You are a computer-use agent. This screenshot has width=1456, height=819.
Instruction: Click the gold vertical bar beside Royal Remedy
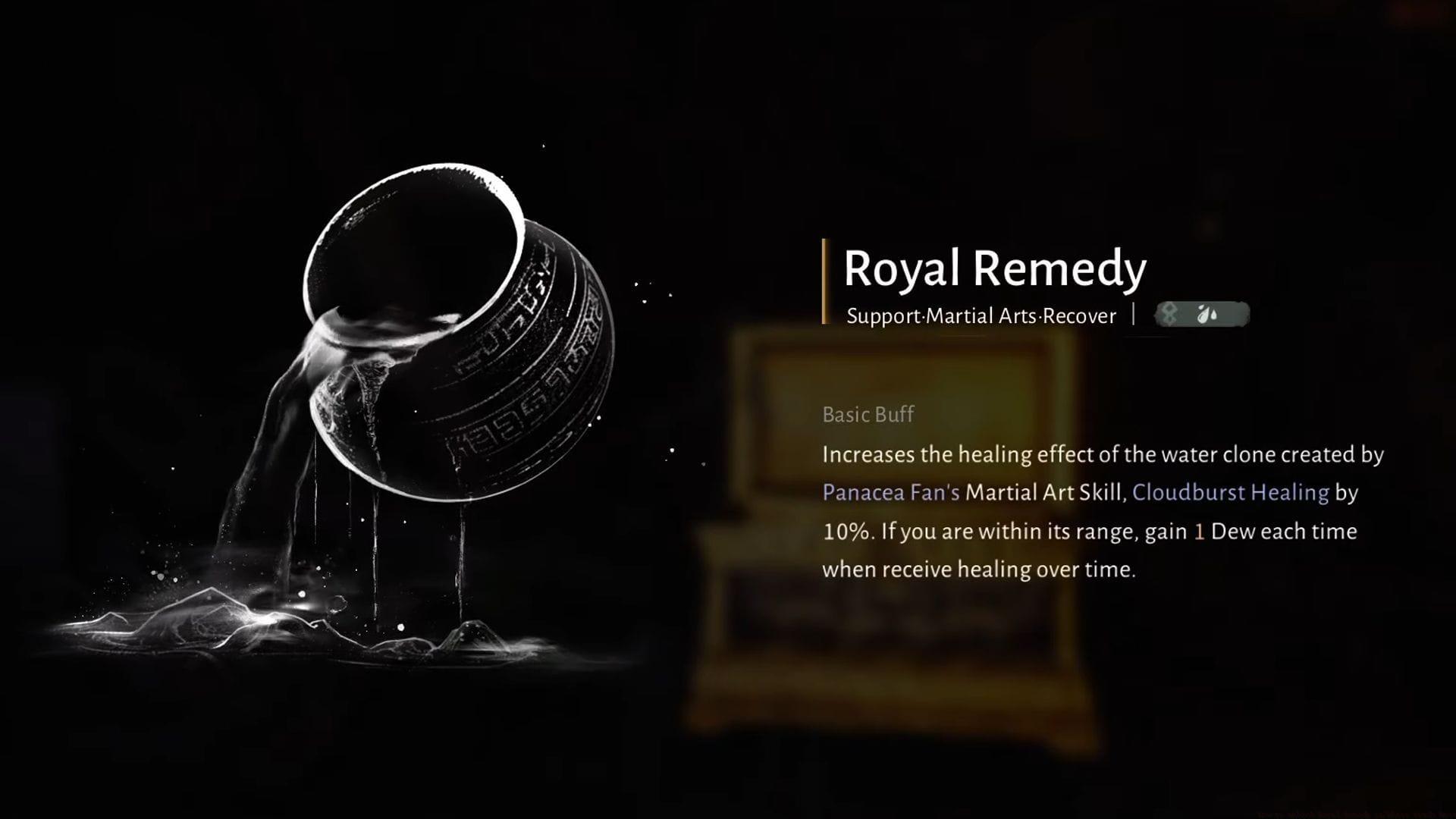827,281
